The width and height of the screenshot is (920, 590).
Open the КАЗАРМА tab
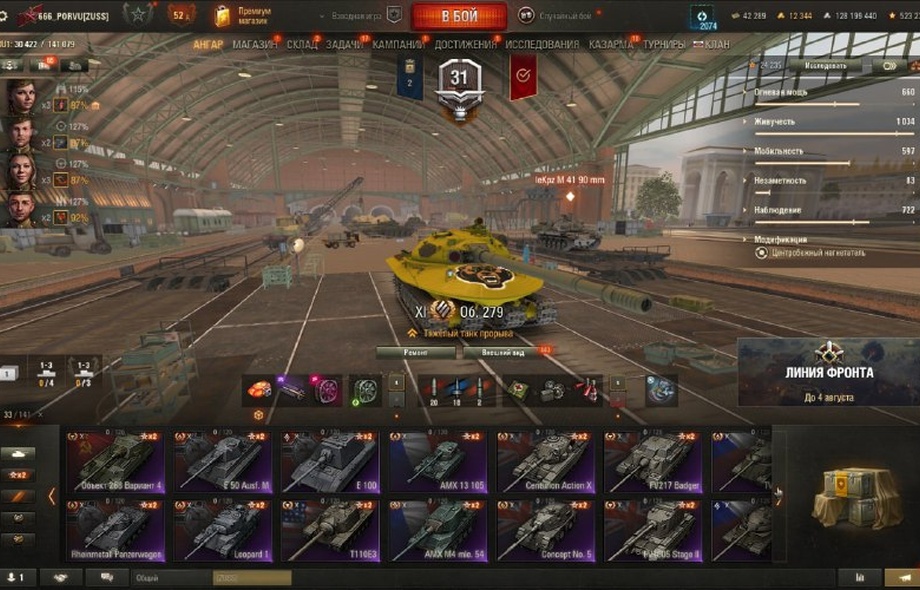click(610, 45)
